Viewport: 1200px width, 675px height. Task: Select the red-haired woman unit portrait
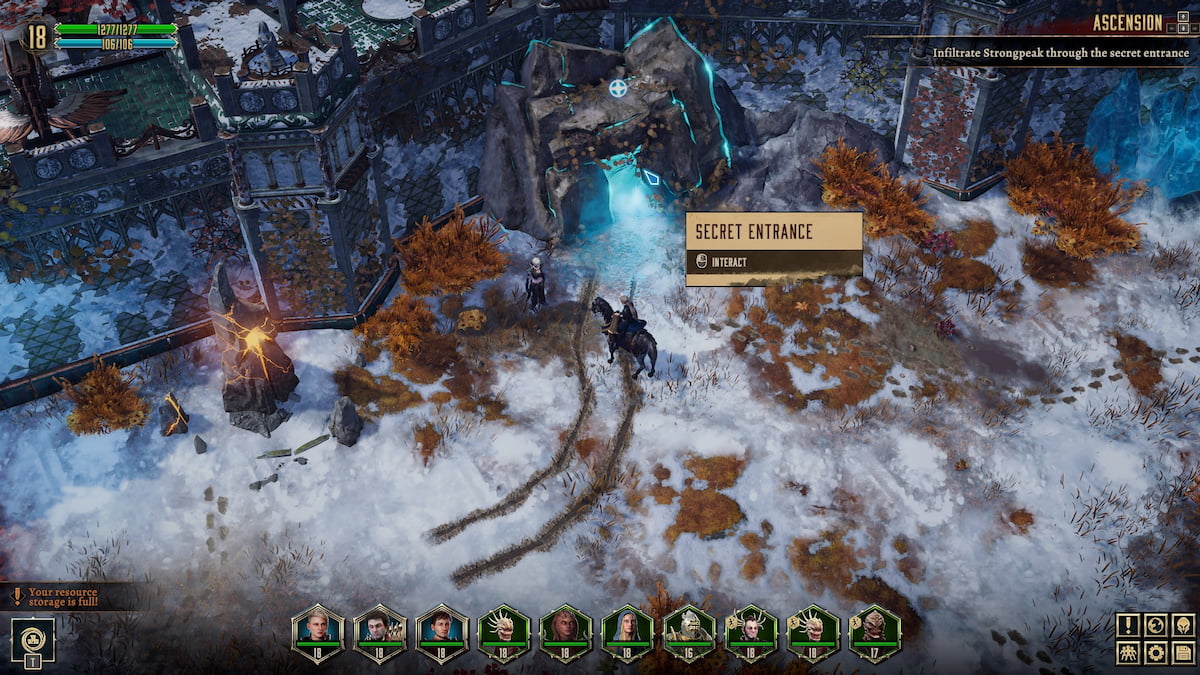(x=566, y=631)
